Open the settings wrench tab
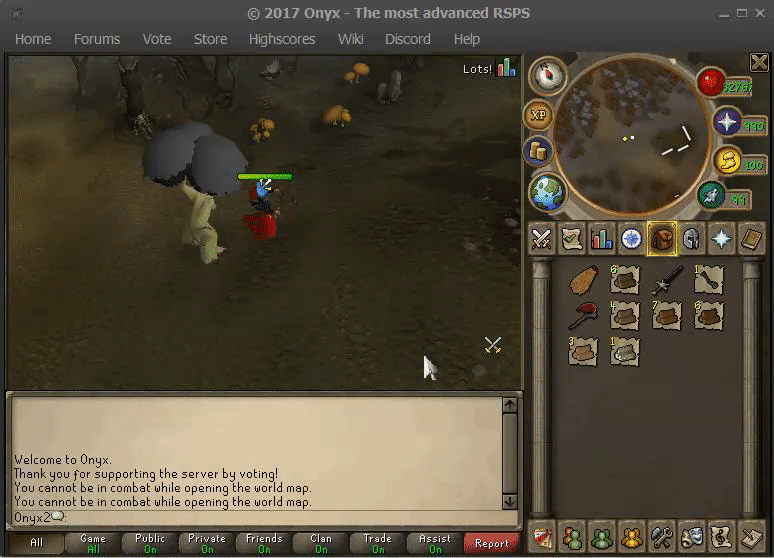The width and height of the screenshot is (774, 558). (661, 537)
